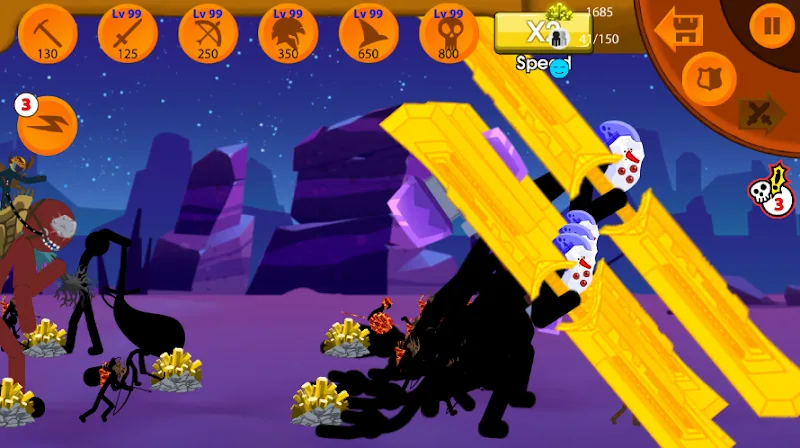
Task: Train the wizard hat unit costing 650
Action: coord(368,32)
